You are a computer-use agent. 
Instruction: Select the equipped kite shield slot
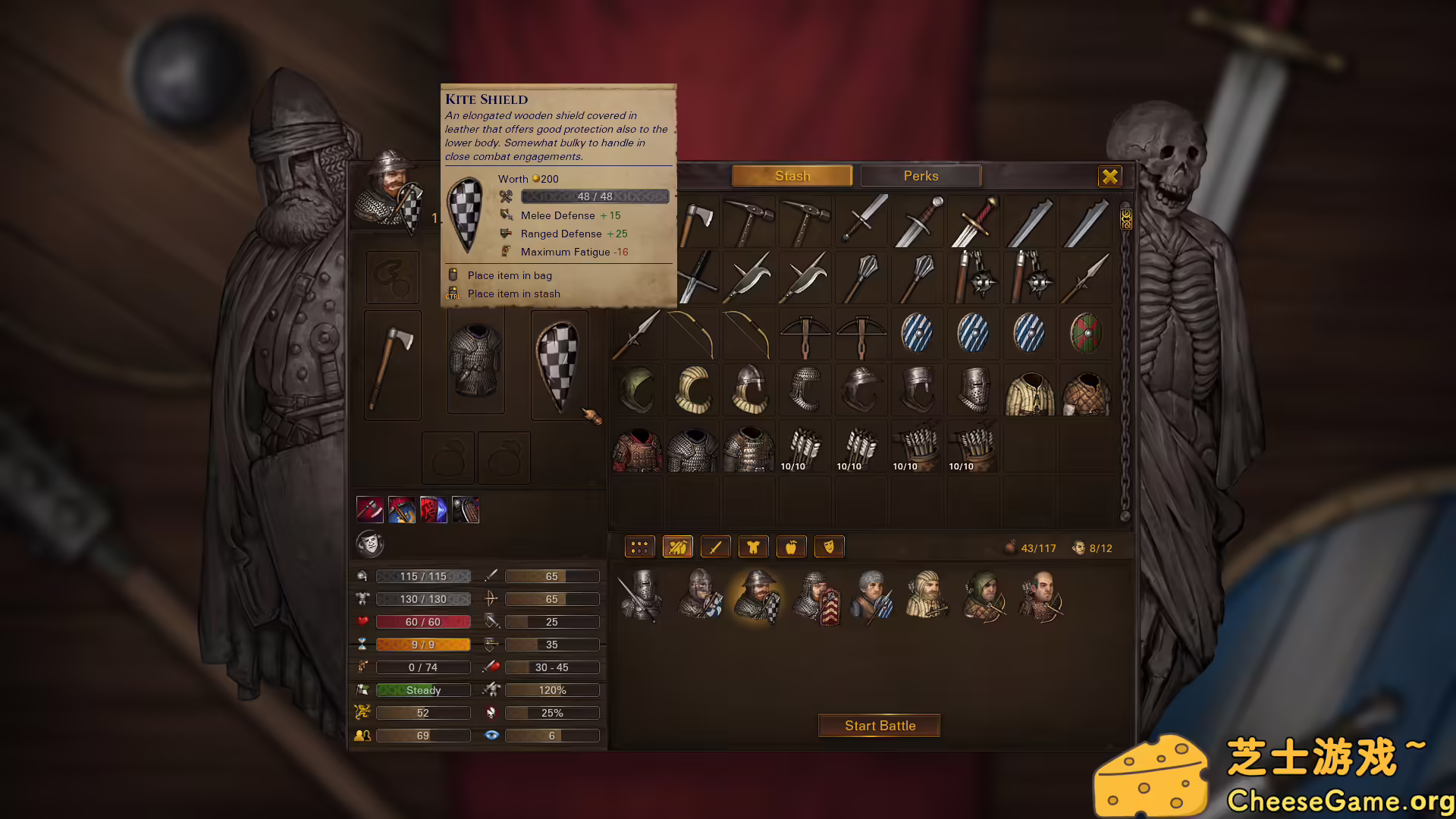point(559,366)
